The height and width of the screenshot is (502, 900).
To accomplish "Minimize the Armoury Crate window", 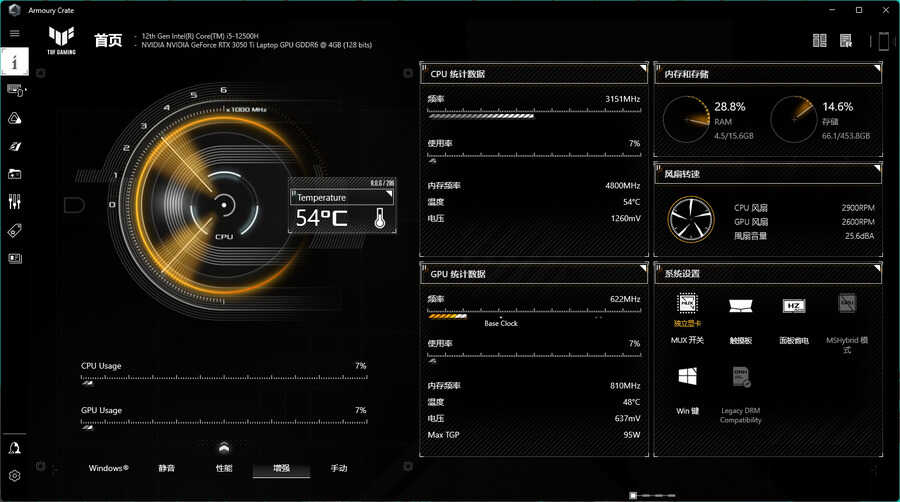I will [x=831, y=9].
